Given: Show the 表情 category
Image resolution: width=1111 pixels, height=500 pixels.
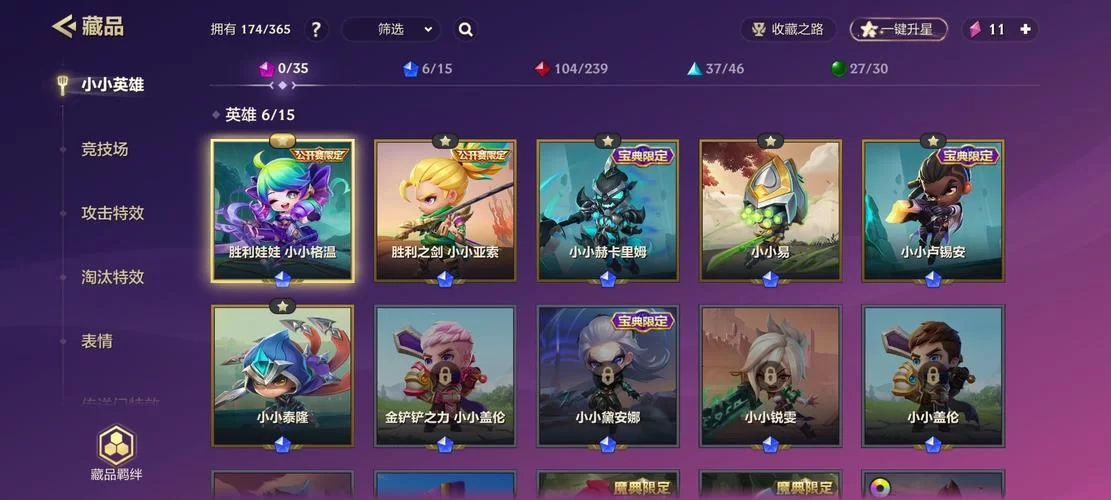Looking at the screenshot, I should [x=97, y=341].
